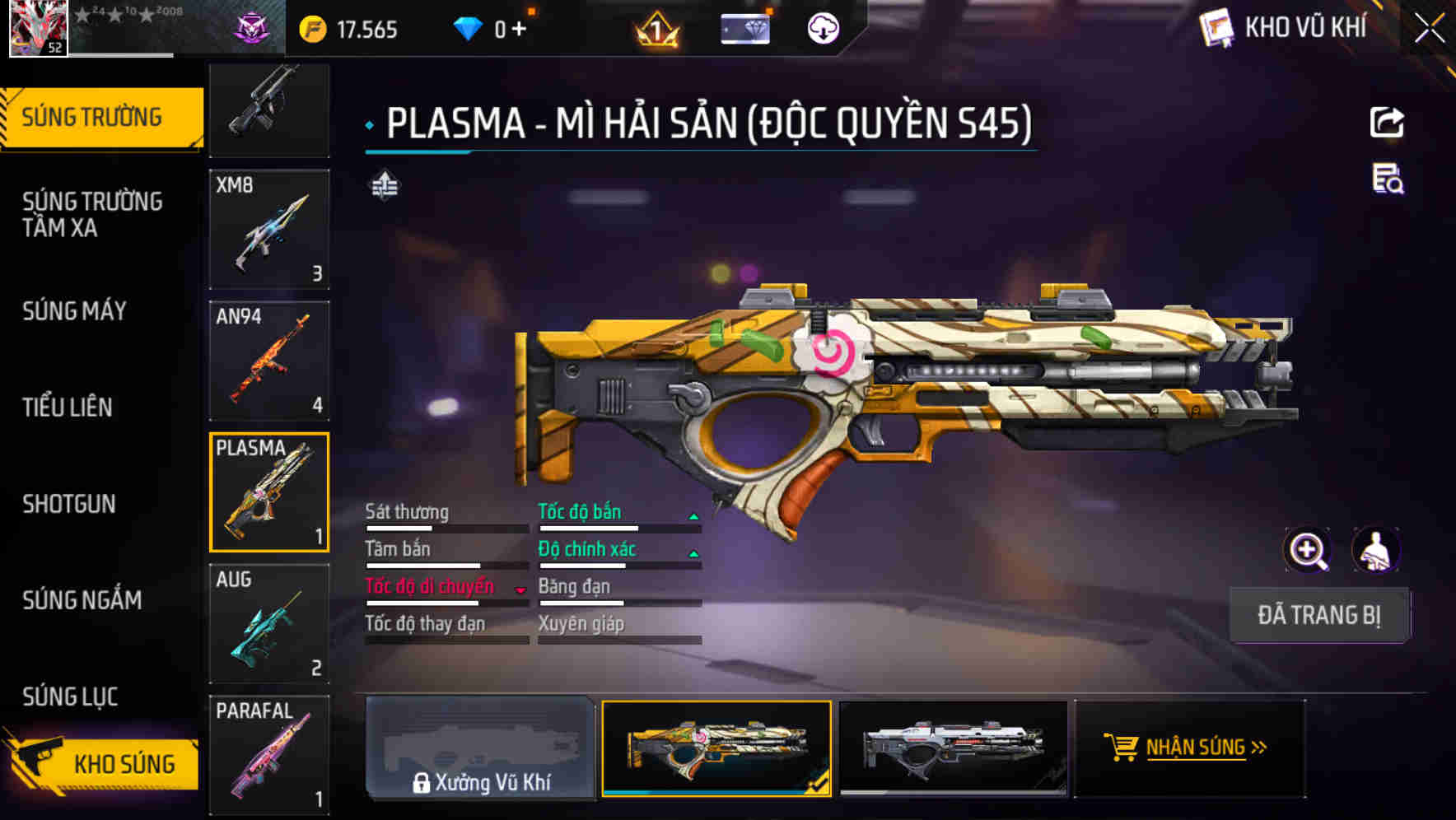Choose the Shotgun category
Screen dimensions: 1456x820
(69, 504)
